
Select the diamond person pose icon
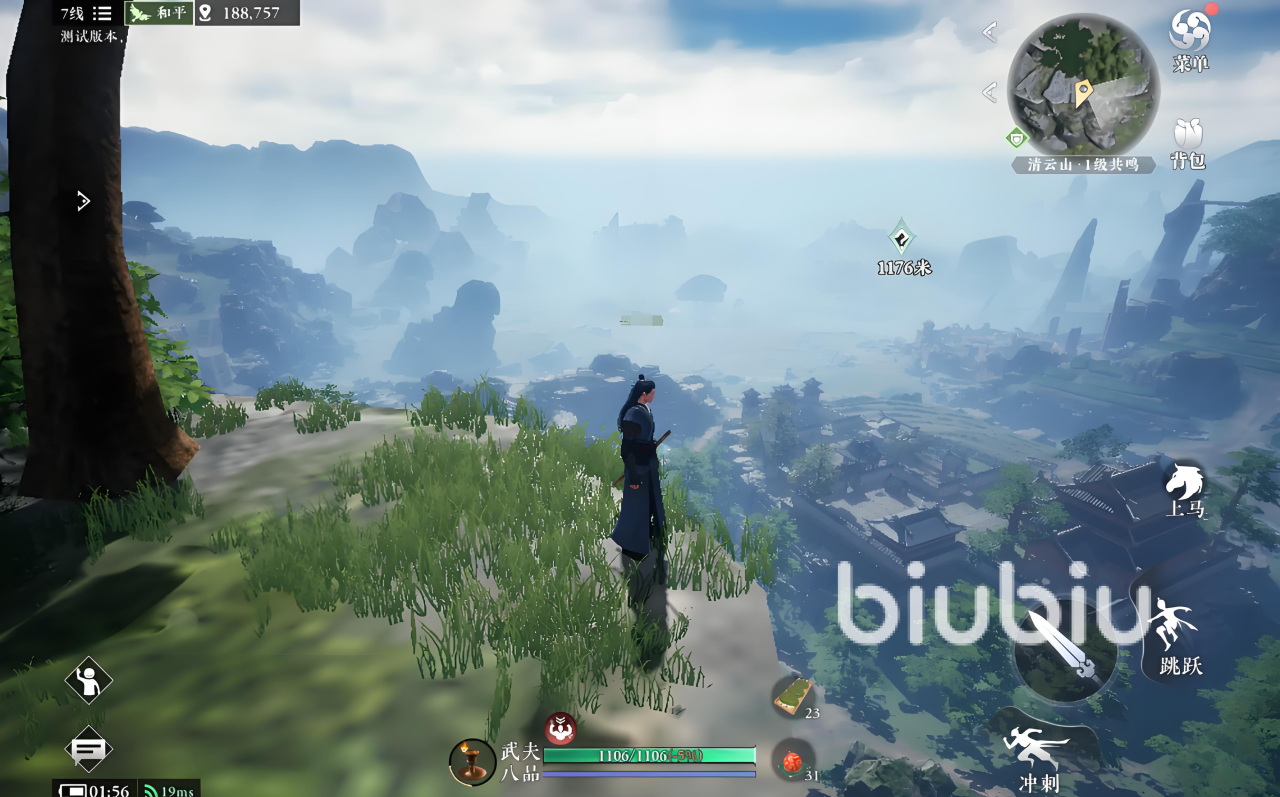coord(88,682)
